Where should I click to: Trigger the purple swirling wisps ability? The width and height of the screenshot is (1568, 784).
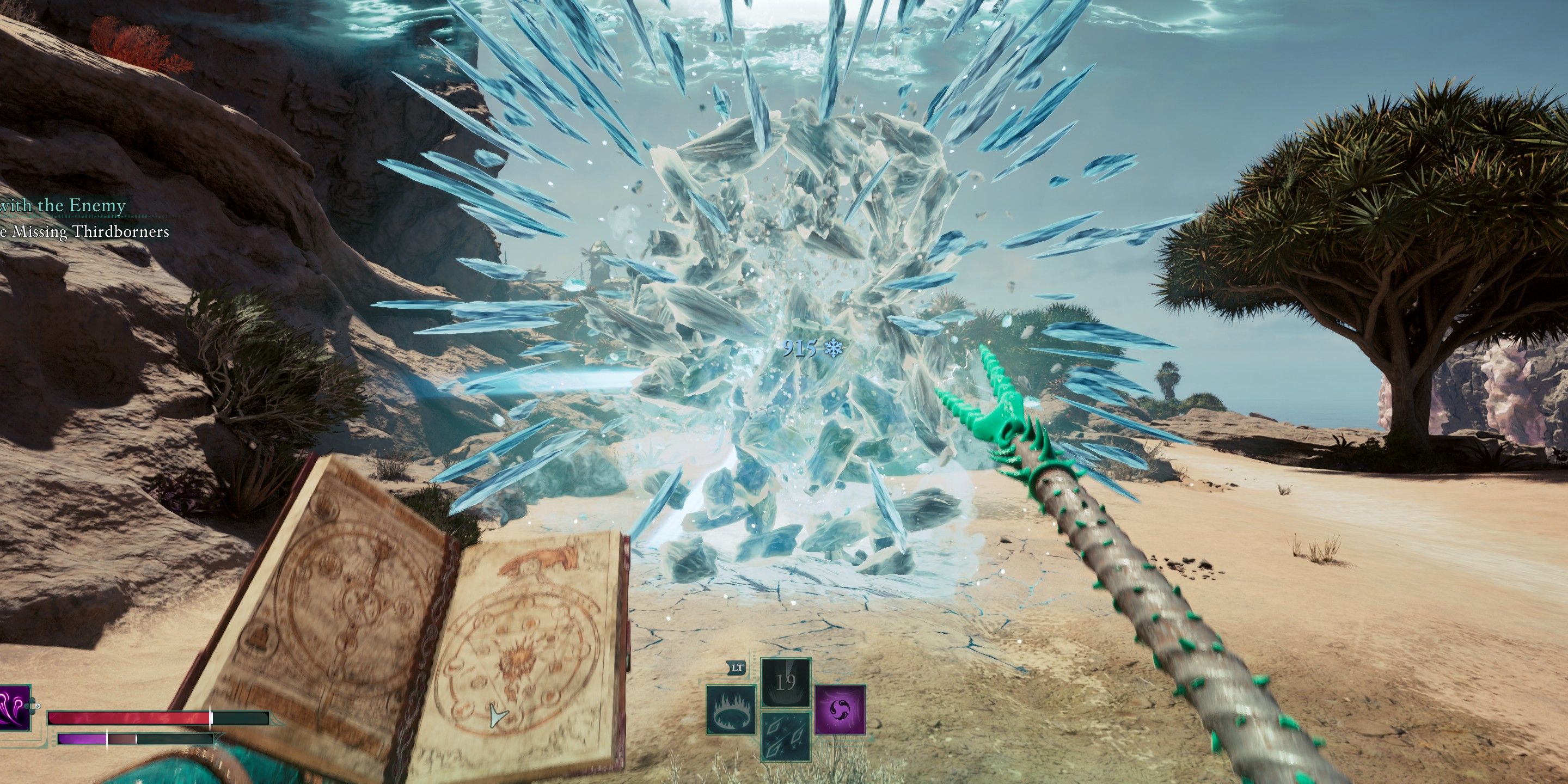[x=840, y=709]
